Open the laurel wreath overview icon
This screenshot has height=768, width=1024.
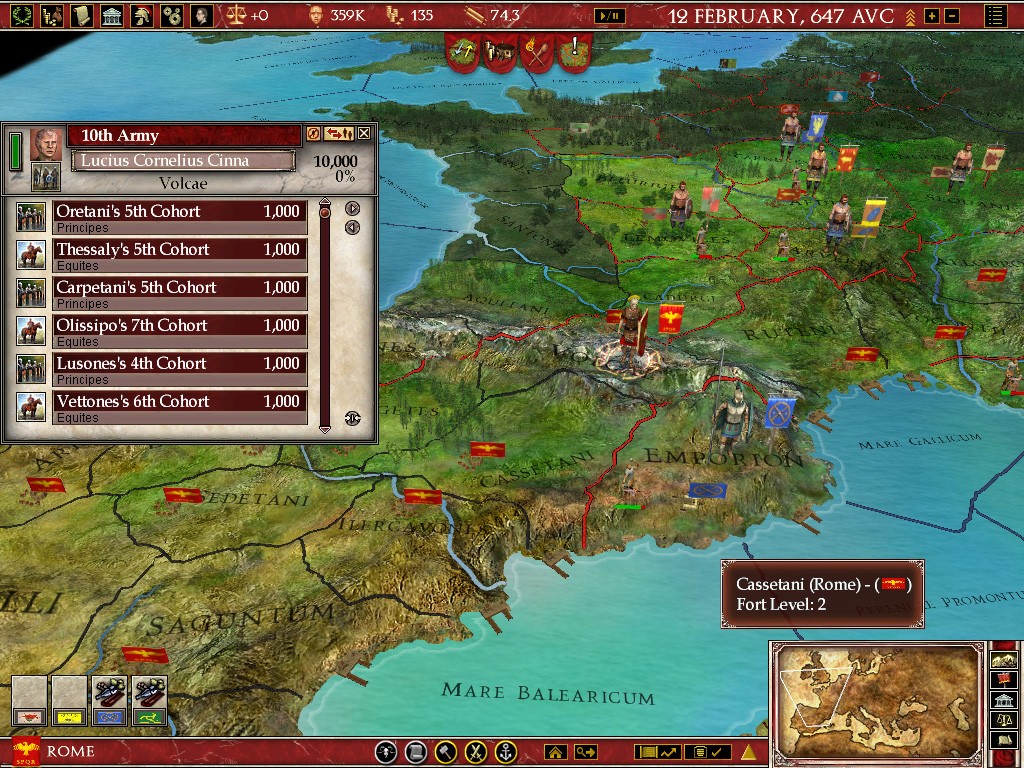pos(22,15)
